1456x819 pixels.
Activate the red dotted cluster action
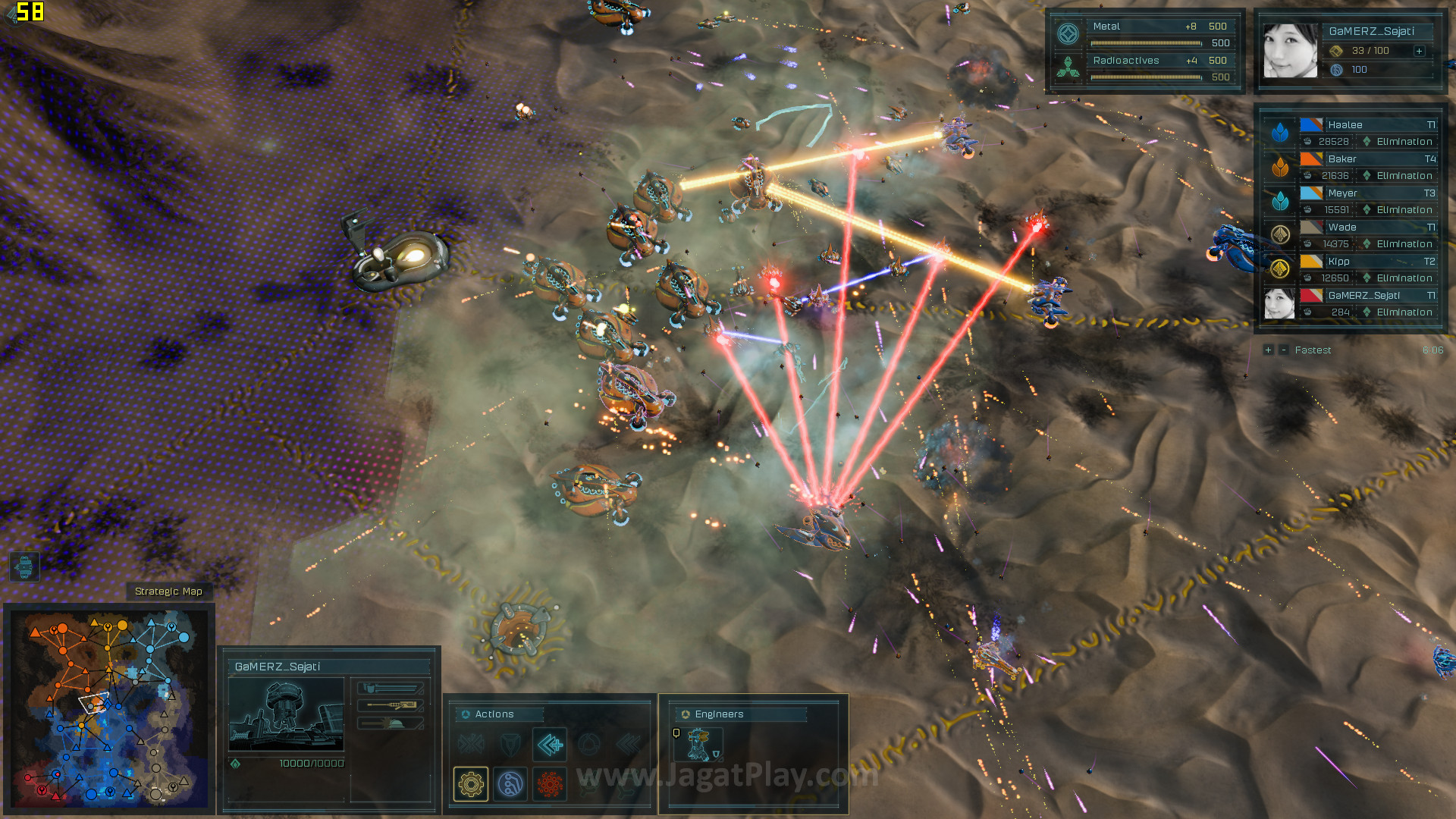point(550,783)
